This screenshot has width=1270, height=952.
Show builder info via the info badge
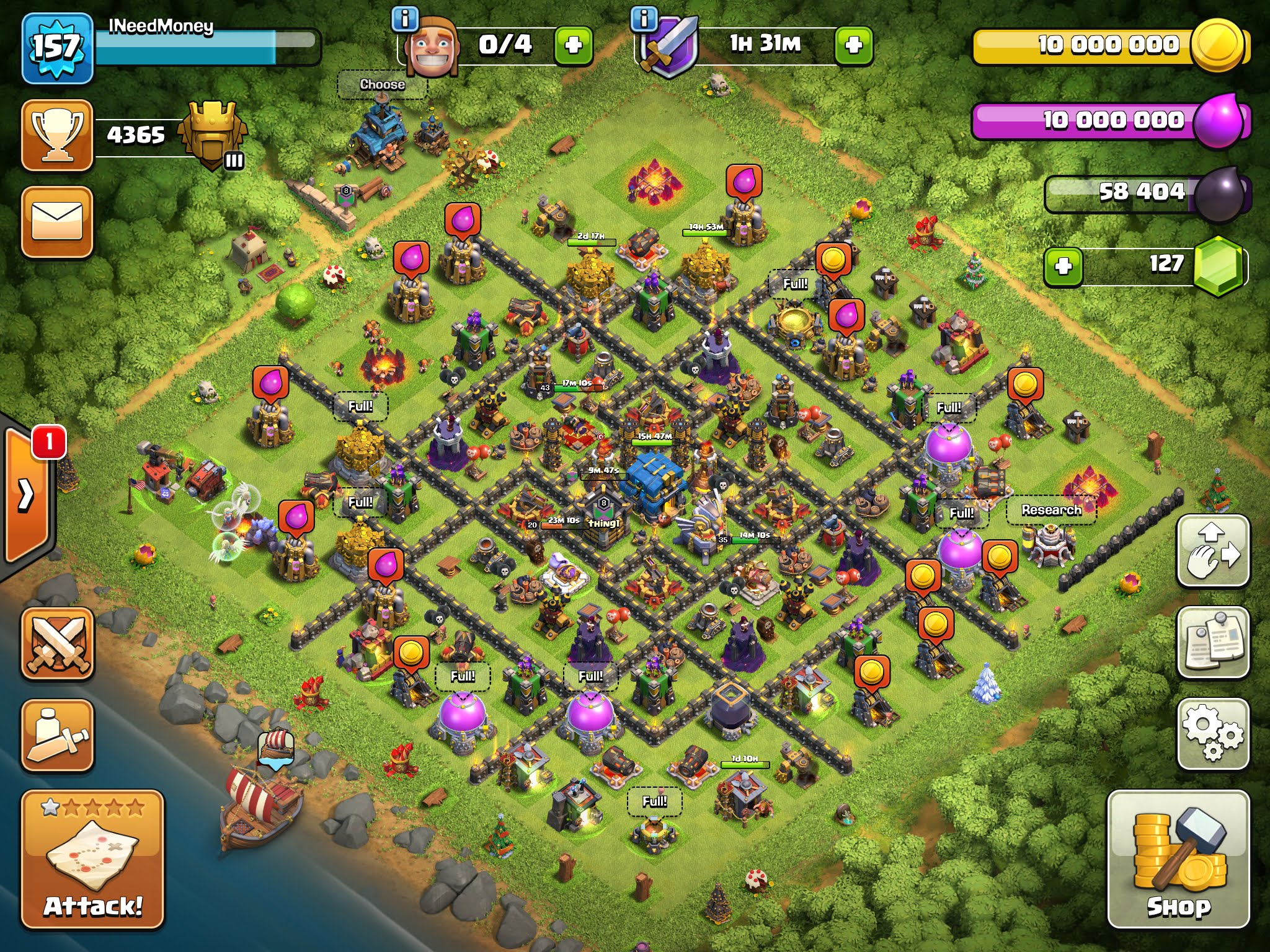[405, 19]
